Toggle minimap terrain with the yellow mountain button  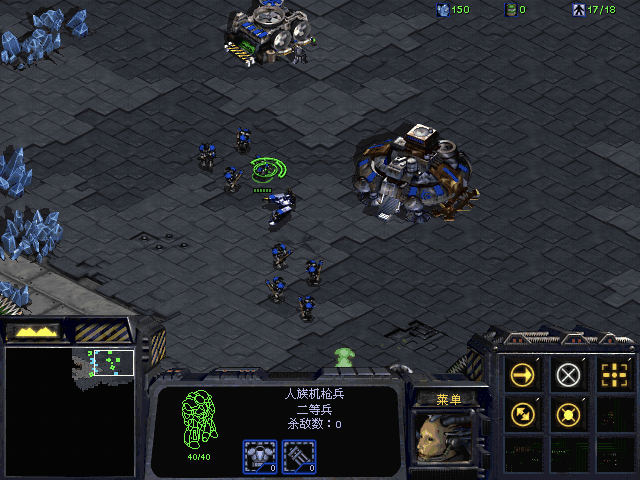(x=33, y=330)
